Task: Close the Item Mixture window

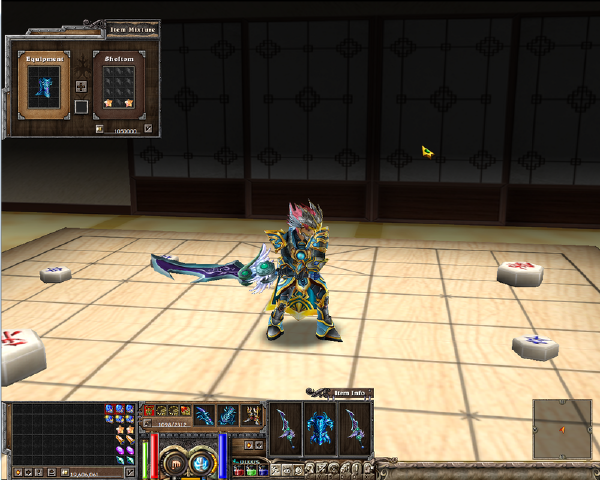Action: pyautogui.click(x=148, y=128)
